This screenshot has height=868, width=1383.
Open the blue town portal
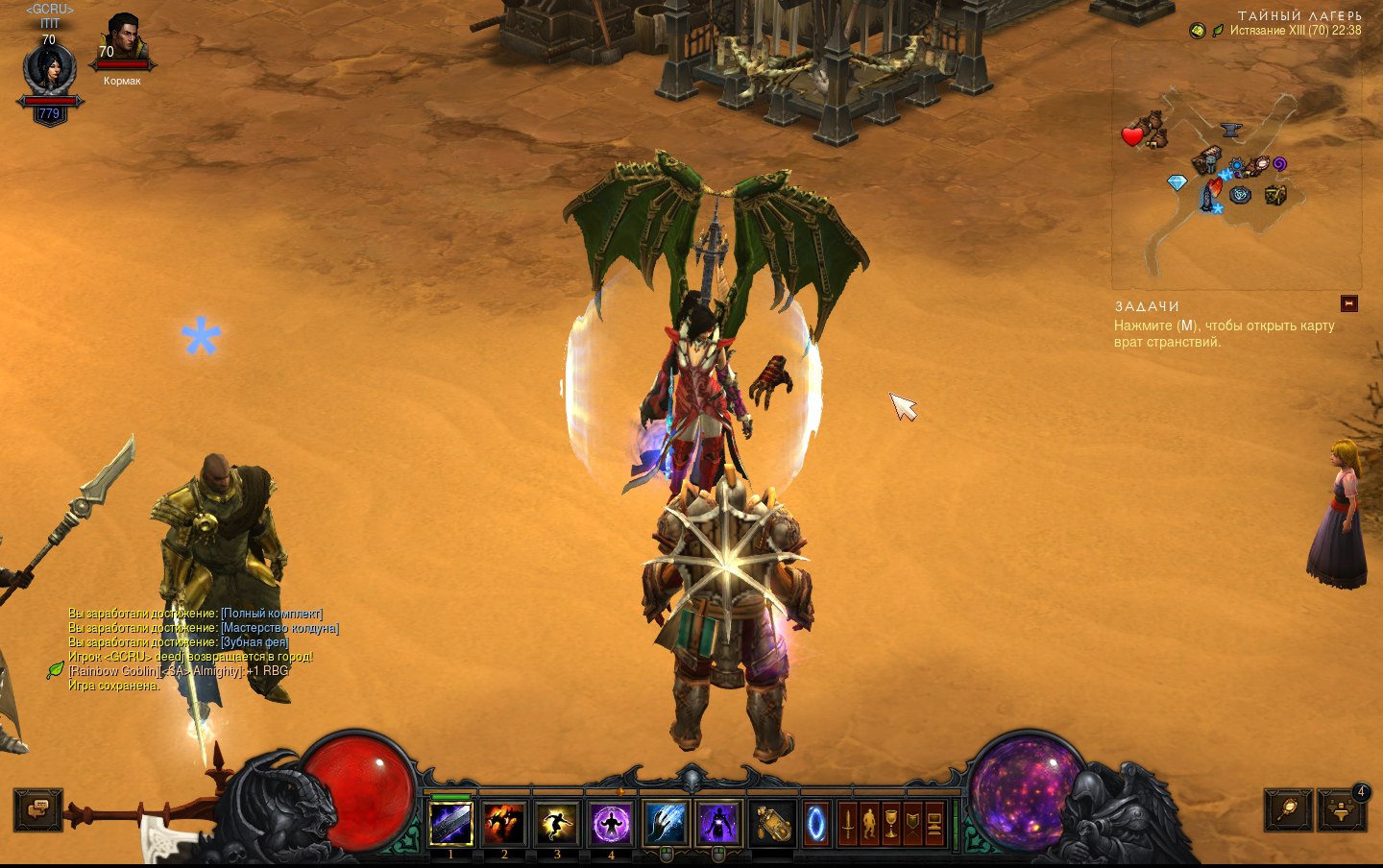(x=815, y=823)
